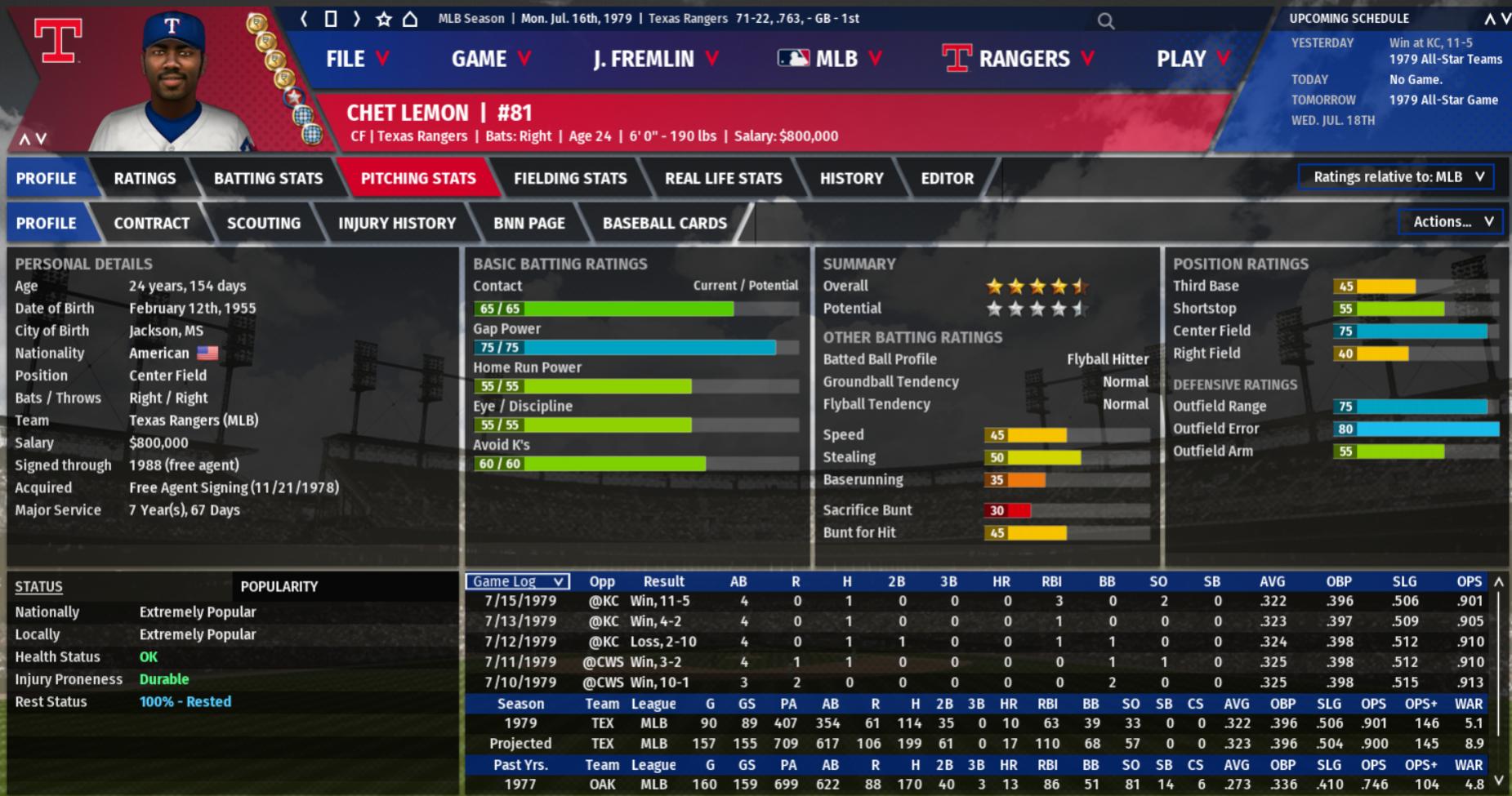1512x796 pixels.
Task: Open the MLB league menu
Action: click(829, 59)
